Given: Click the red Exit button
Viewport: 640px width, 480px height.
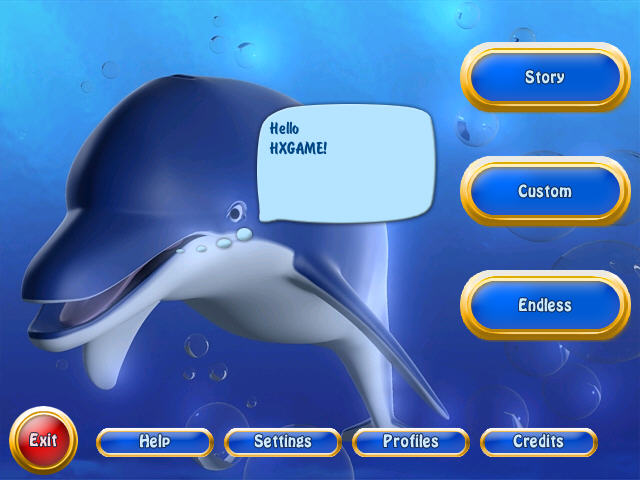Looking at the screenshot, I should (x=43, y=440).
